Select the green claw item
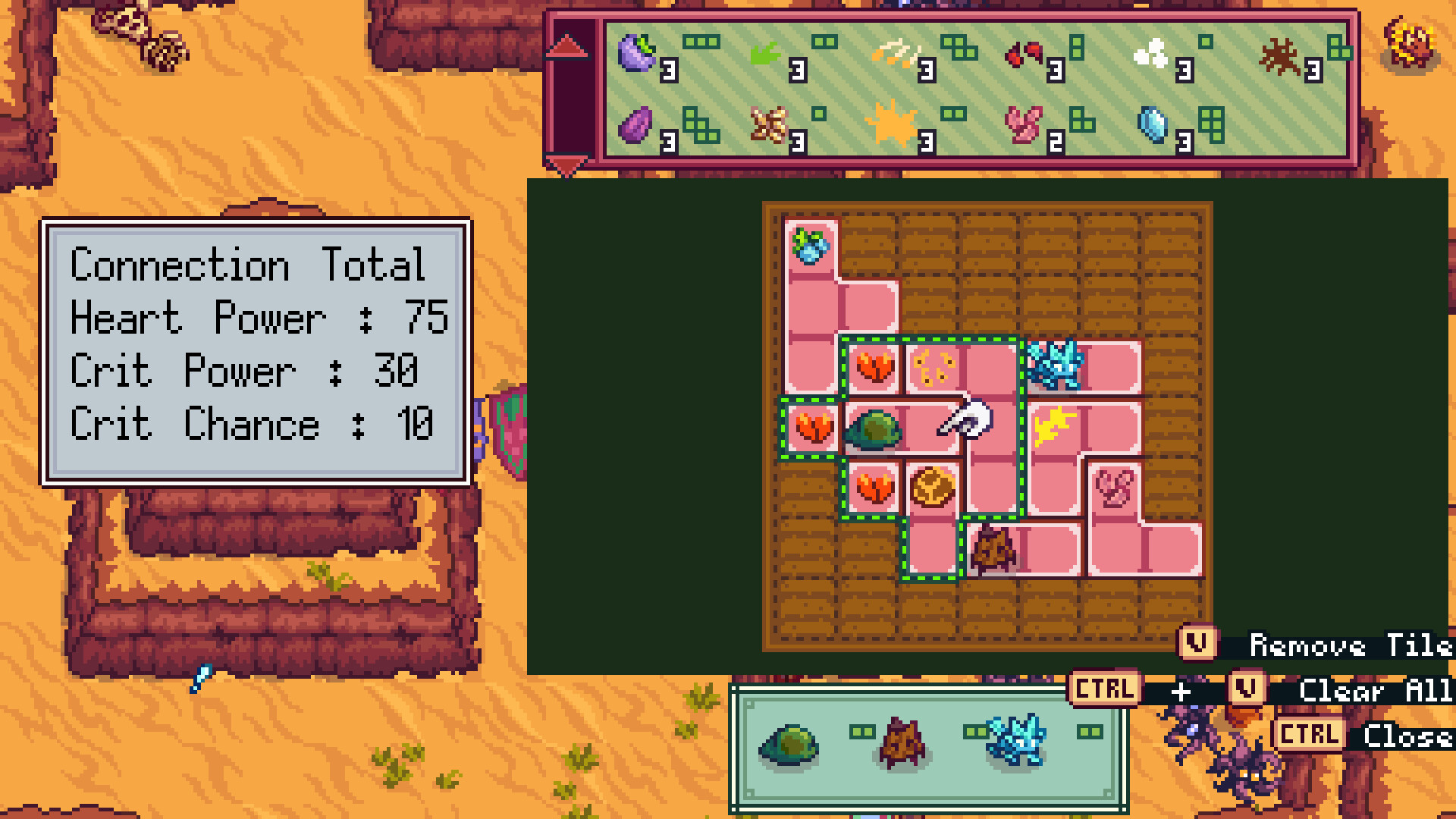 tap(766, 52)
